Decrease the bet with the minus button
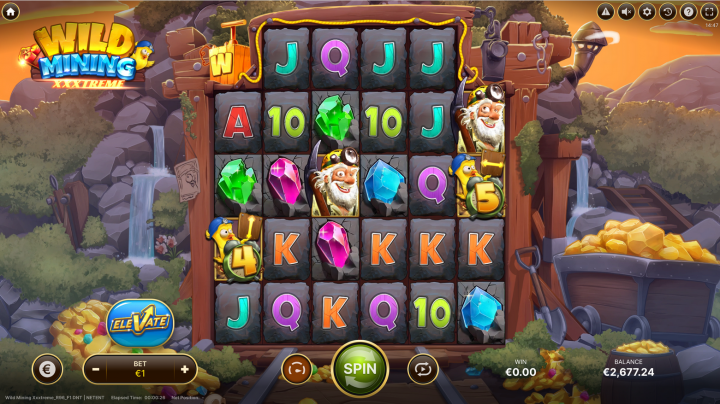Screen dimensions: 720x404 [95, 369]
